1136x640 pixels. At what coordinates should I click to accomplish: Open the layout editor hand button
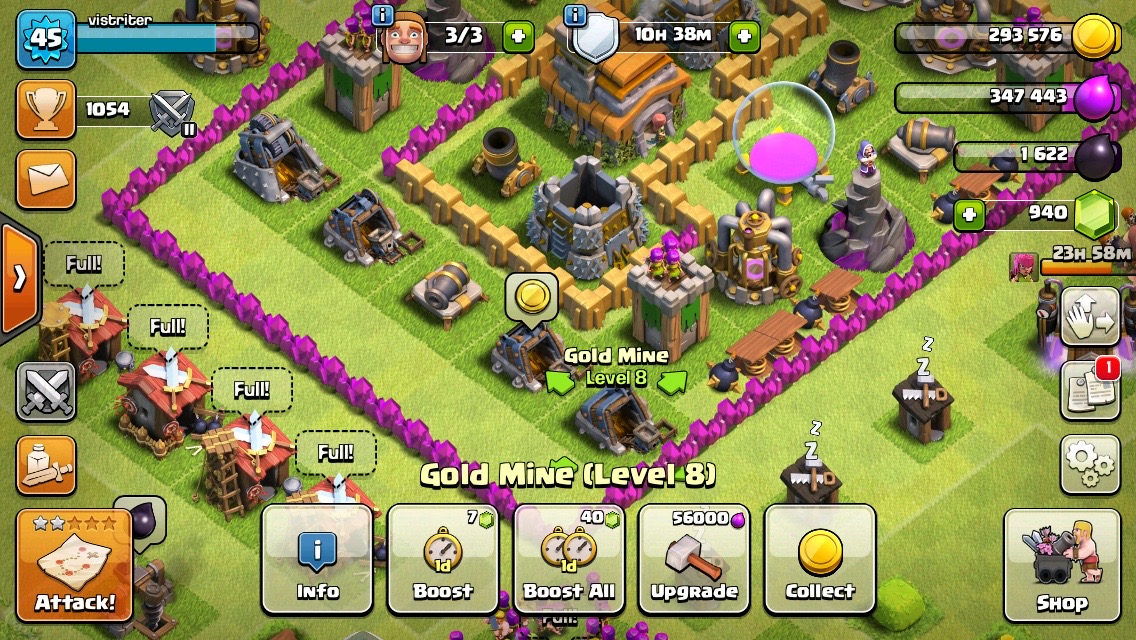coord(1089,317)
